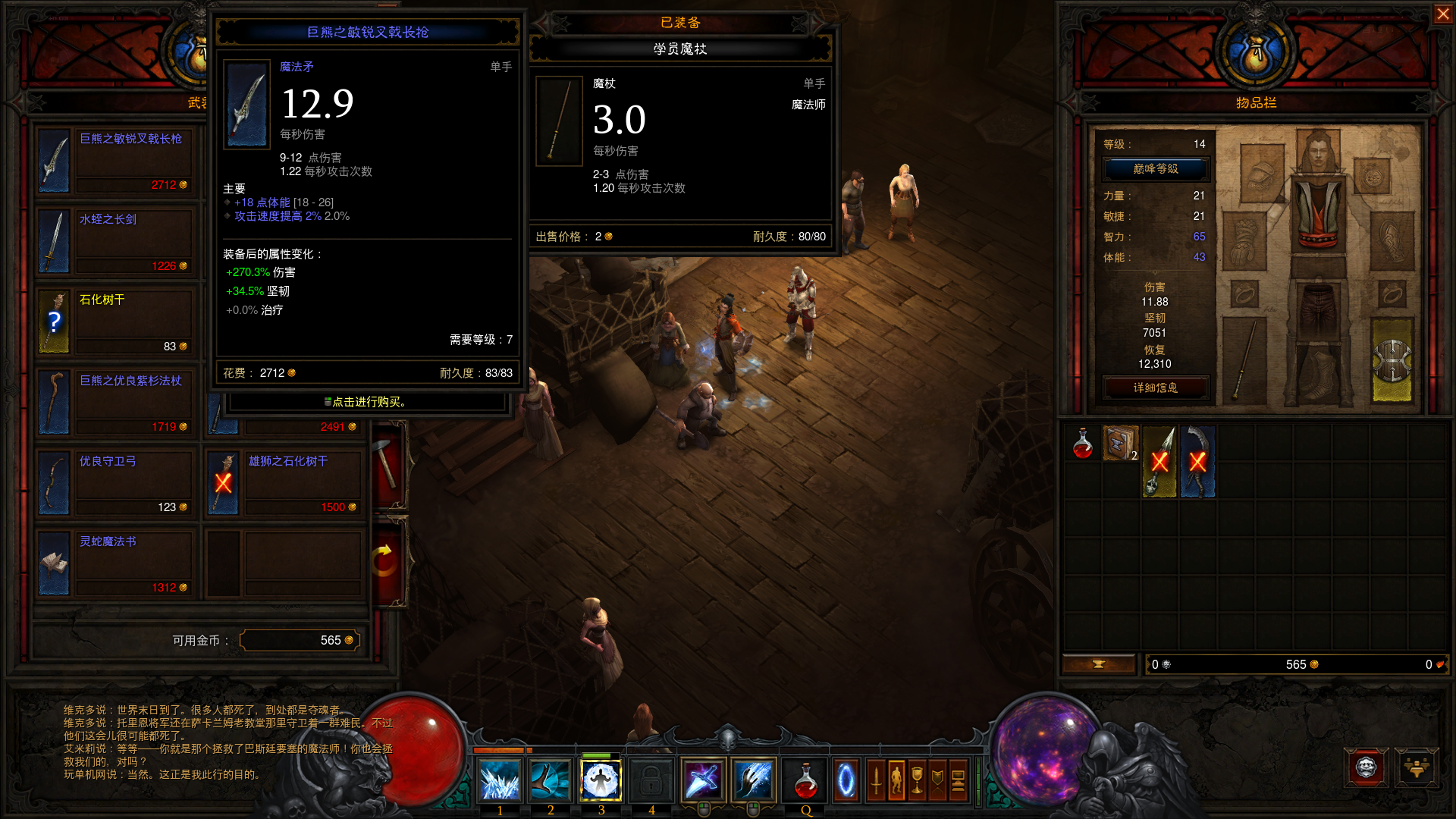Choose the 灵蛇魔法书 spellbook listing
1456x819 pixels.
tap(114, 563)
